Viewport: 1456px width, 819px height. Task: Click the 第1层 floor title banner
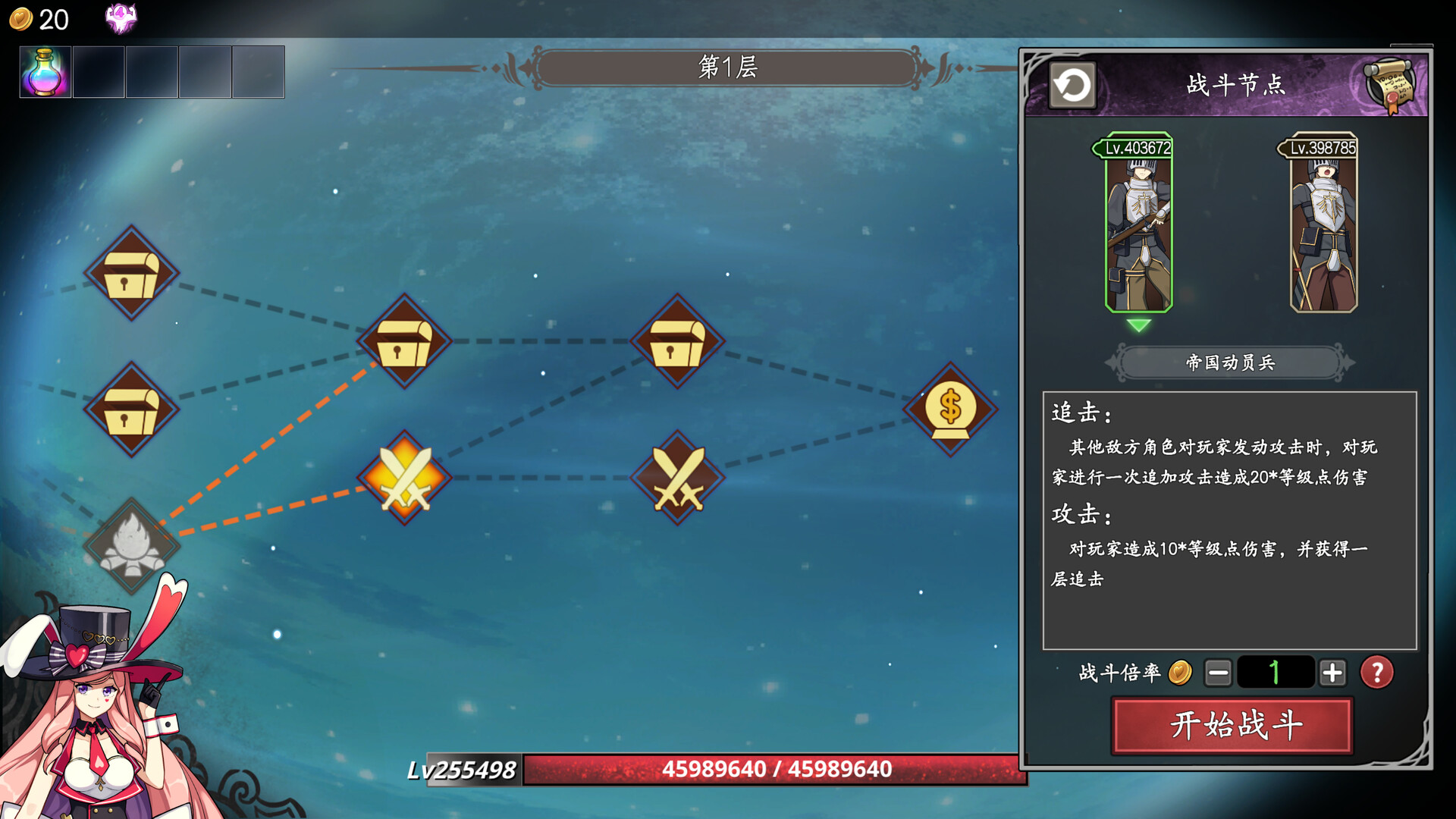(728, 68)
